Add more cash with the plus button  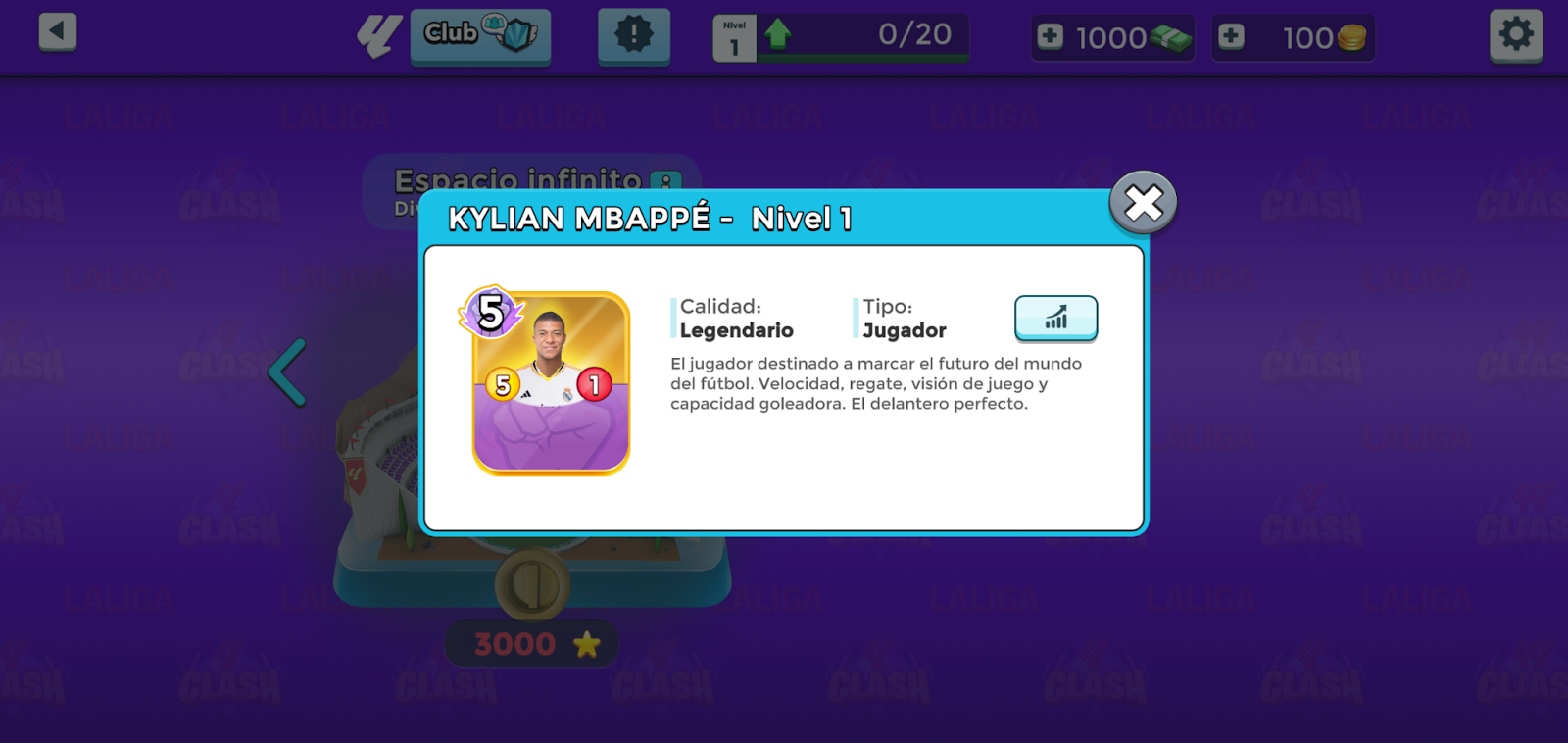pos(1051,37)
